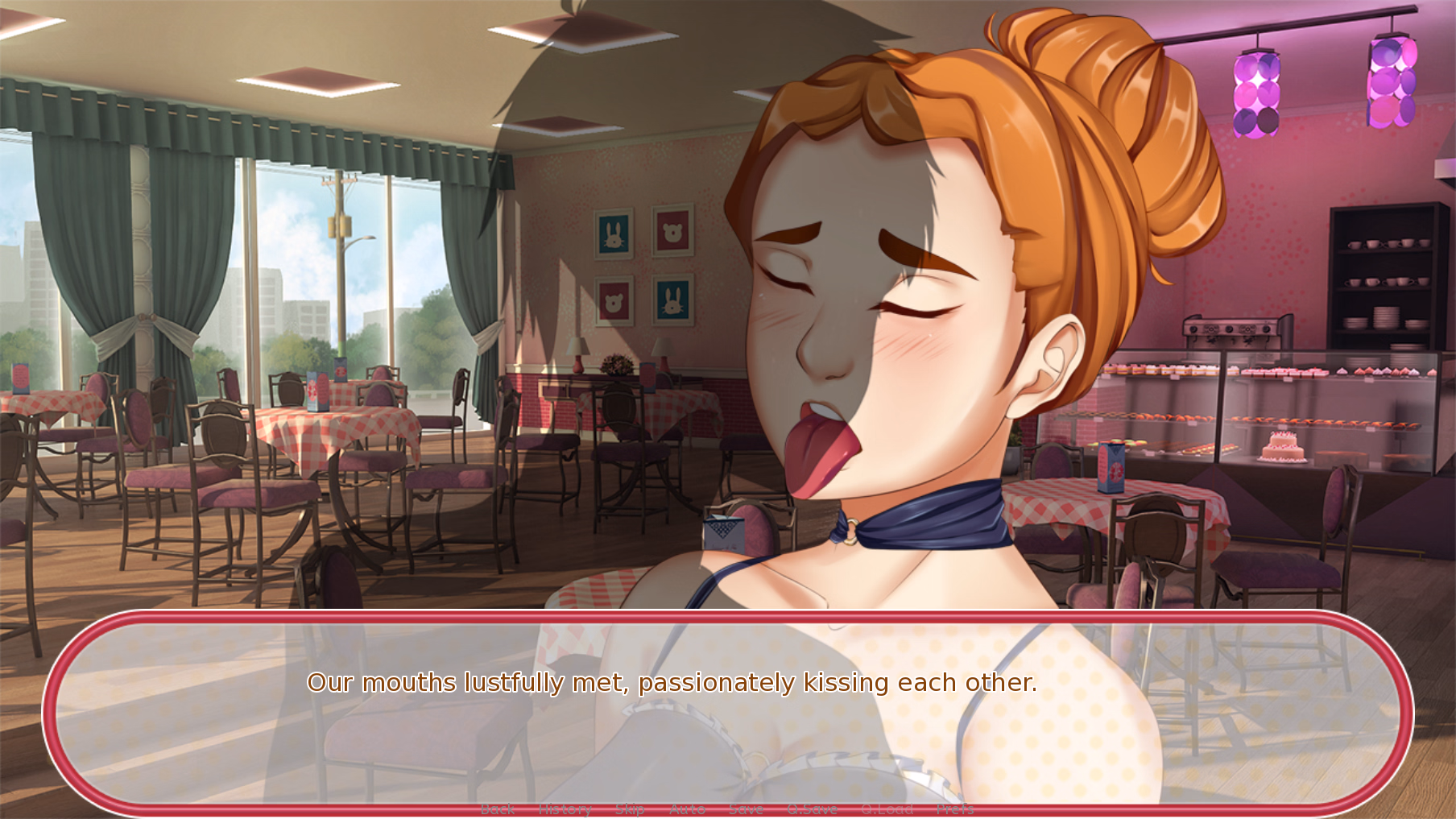The height and width of the screenshot is (819, 1456).
Task: Click the purple hanging lamp decoration
Action: coord(1257,93)
